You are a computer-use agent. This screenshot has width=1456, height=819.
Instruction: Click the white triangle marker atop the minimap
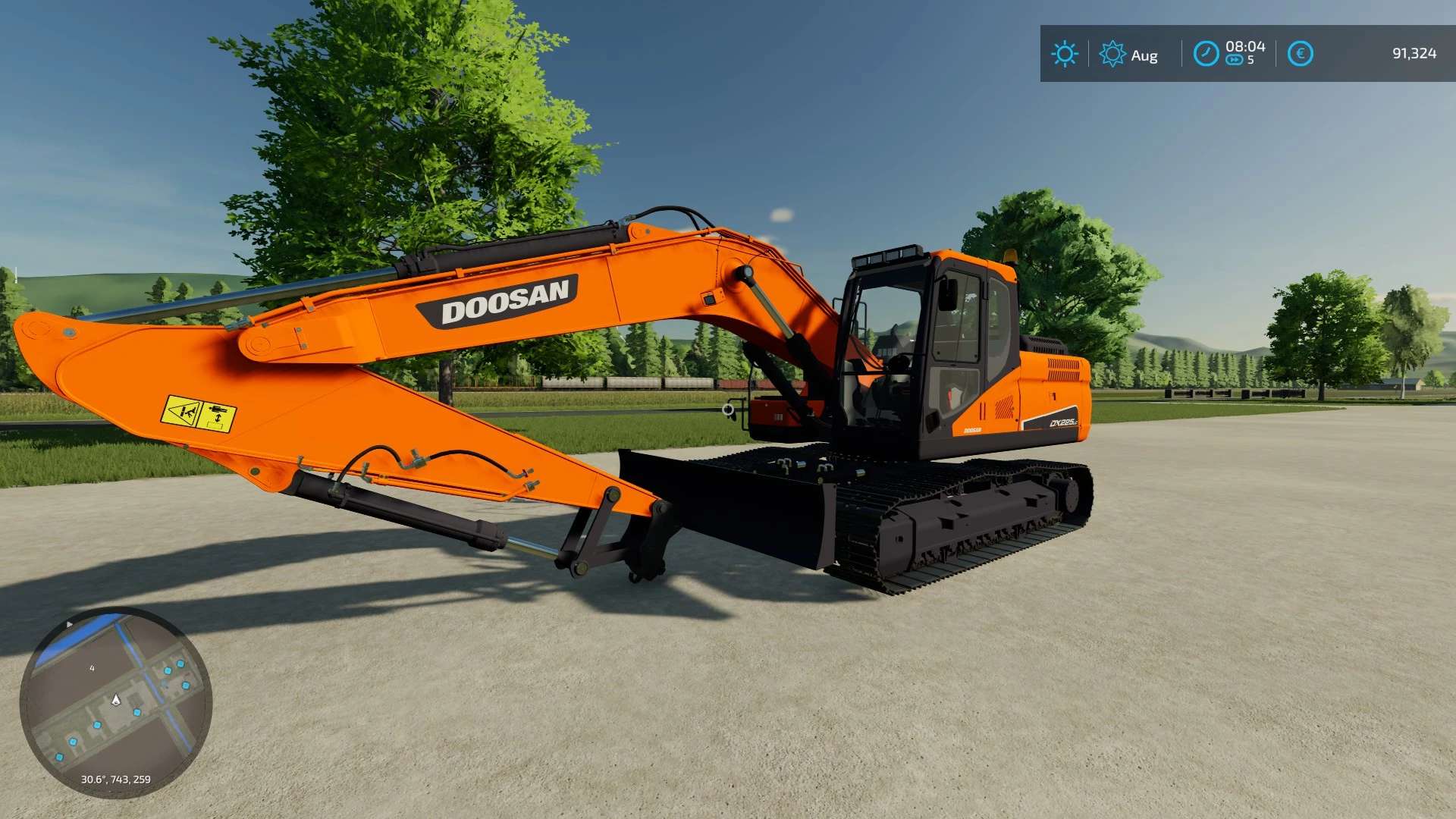[x=69, y=623]
